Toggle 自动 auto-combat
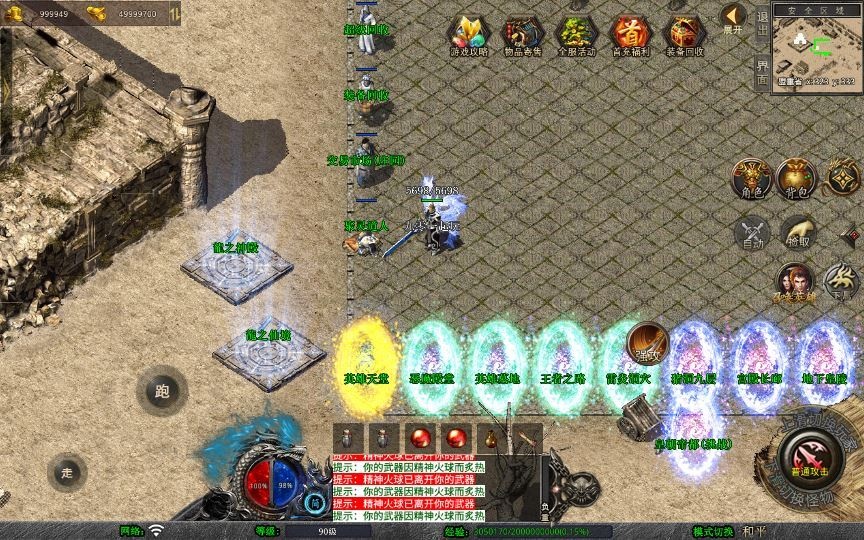864x540 pixels. click(751, 233)
